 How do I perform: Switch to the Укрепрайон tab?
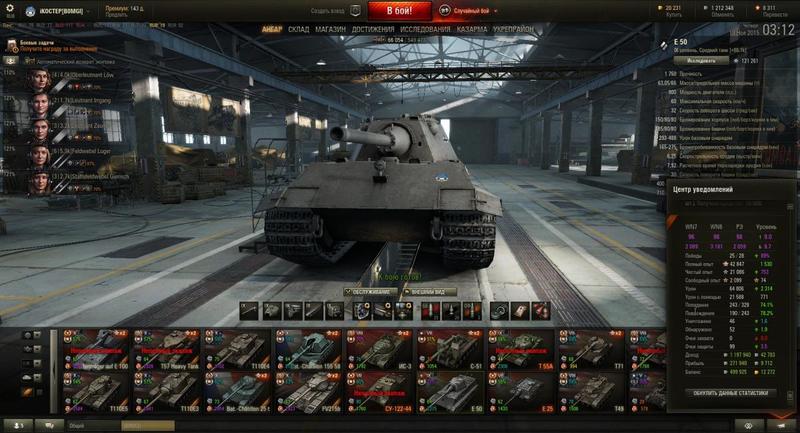coord(515,29)
